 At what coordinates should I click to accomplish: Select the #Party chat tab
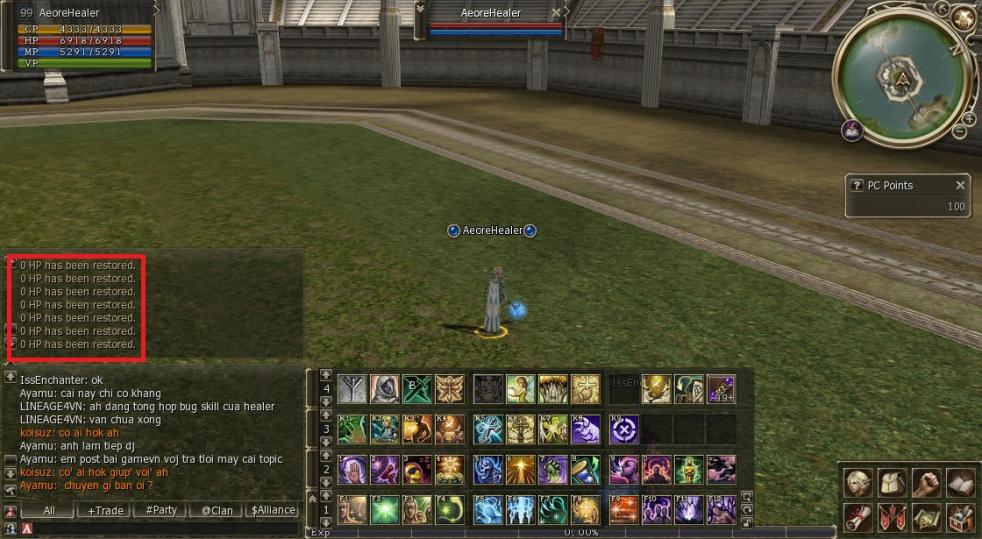pos(160,510)
